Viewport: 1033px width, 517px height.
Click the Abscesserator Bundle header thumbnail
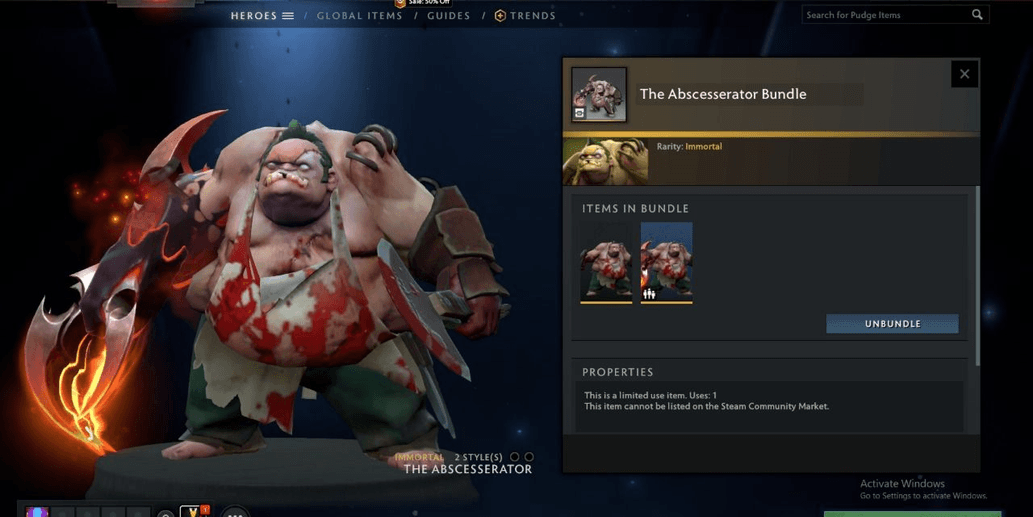[x=599, y=95]
